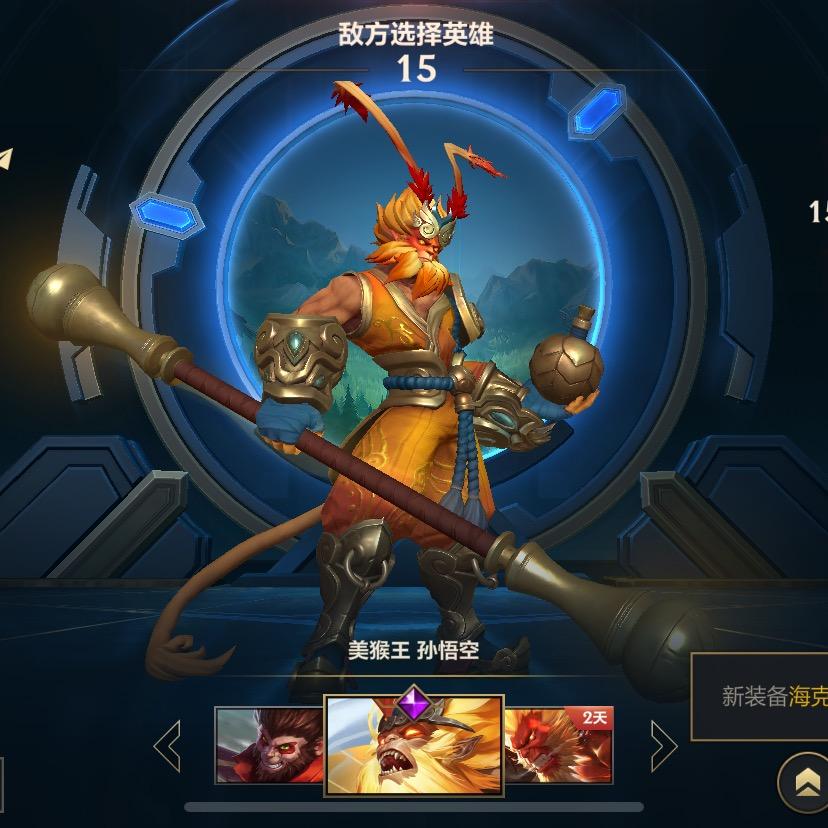Image resolution: width=828 pixels, height=828 pixels.
Task: Expand the double-chevron up button
Action: click(x=801, y=781)
